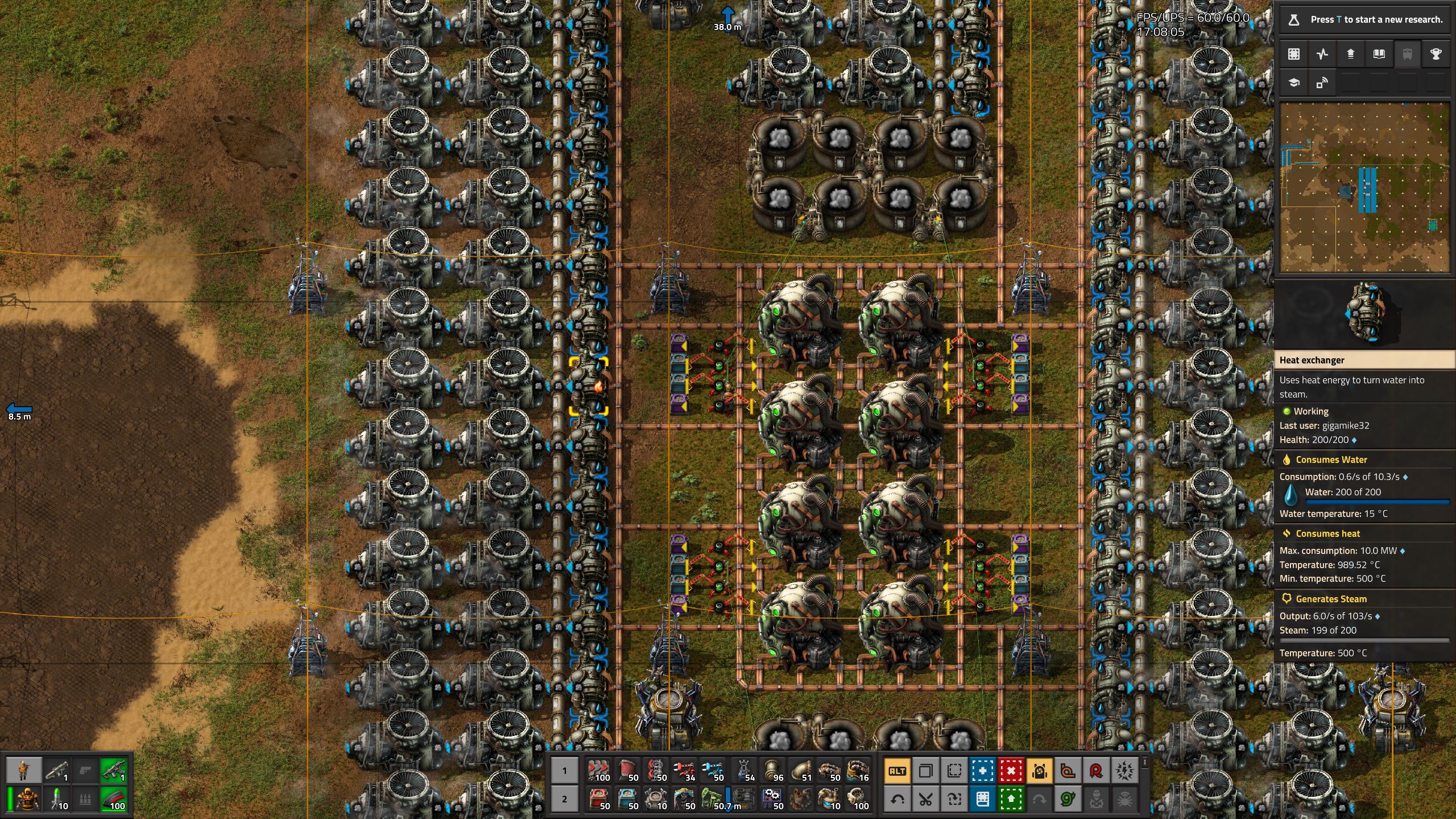
Task: Open the deconstruction planner tool
Action: coord(1012,772)
